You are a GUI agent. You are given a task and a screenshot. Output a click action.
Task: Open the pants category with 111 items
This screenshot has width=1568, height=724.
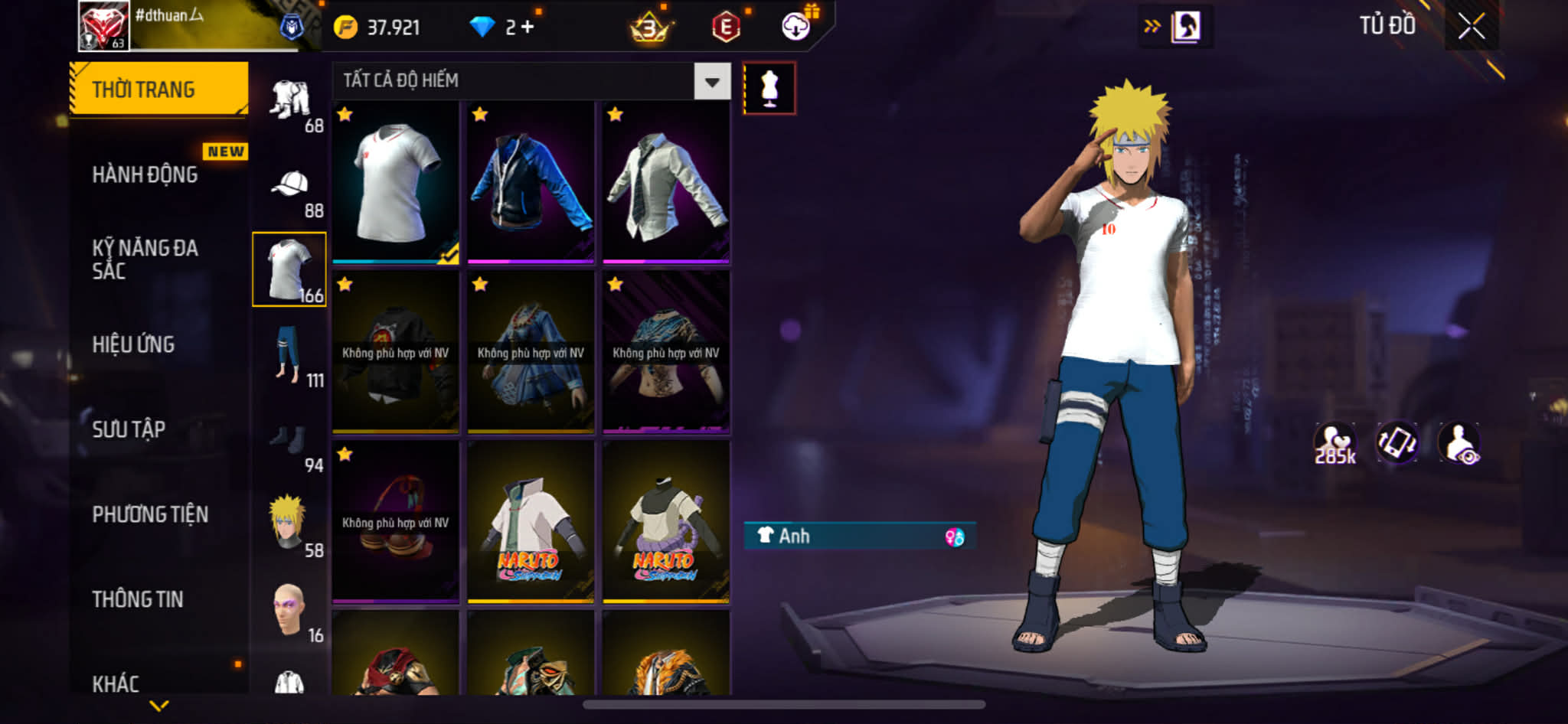pyautogui.click(x=291, y=357)
